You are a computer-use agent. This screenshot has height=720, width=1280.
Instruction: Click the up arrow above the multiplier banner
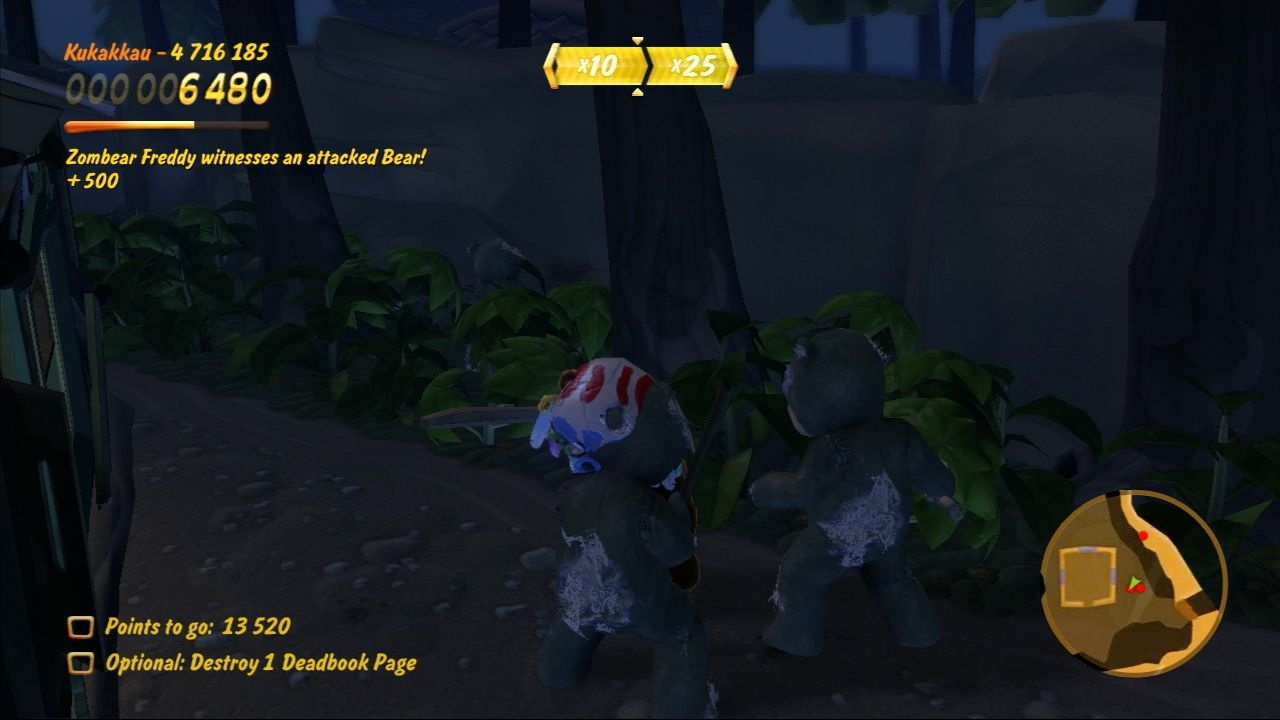(637, 40)
